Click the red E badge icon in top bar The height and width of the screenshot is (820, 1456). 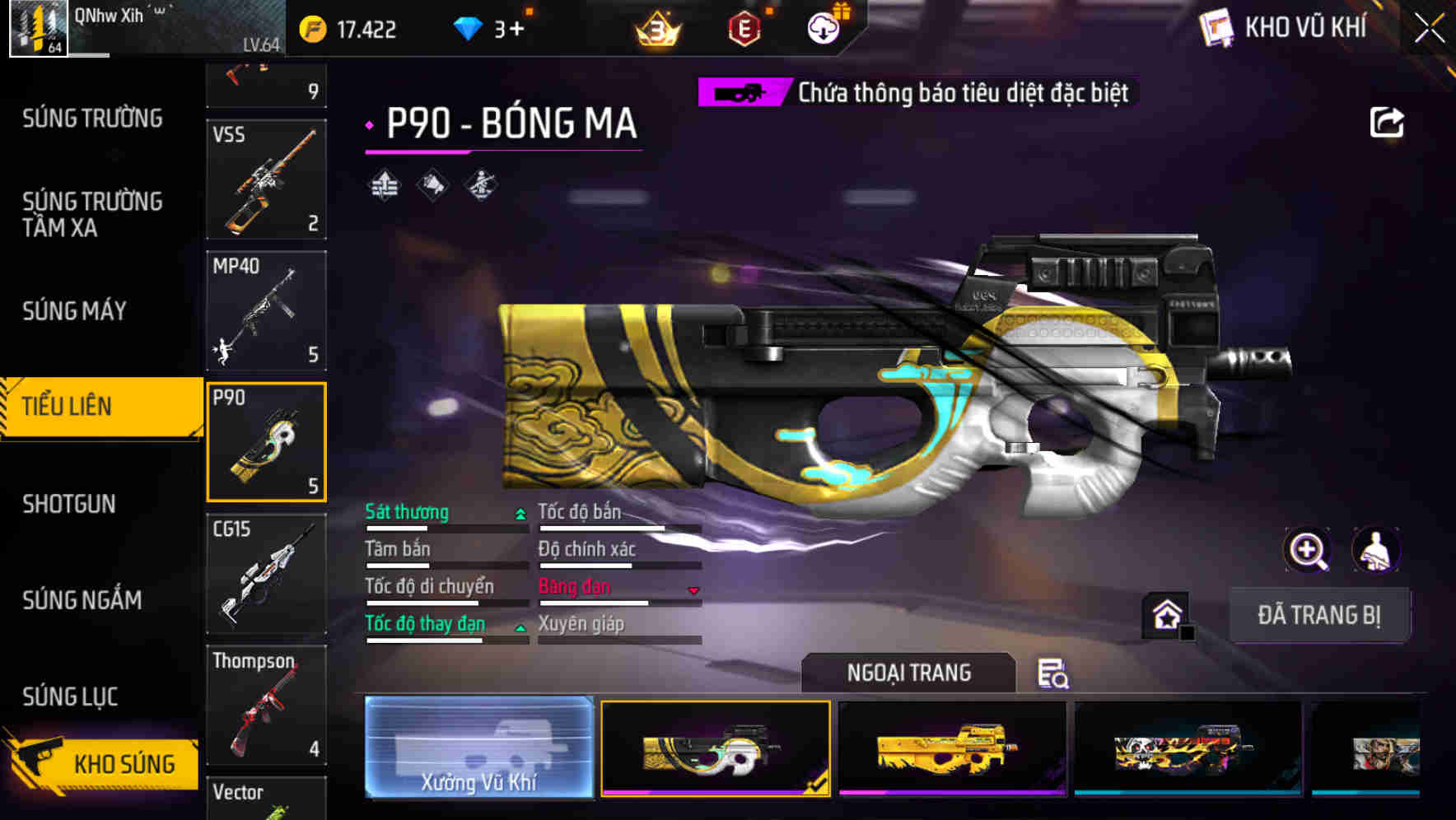tap(744, 27)
